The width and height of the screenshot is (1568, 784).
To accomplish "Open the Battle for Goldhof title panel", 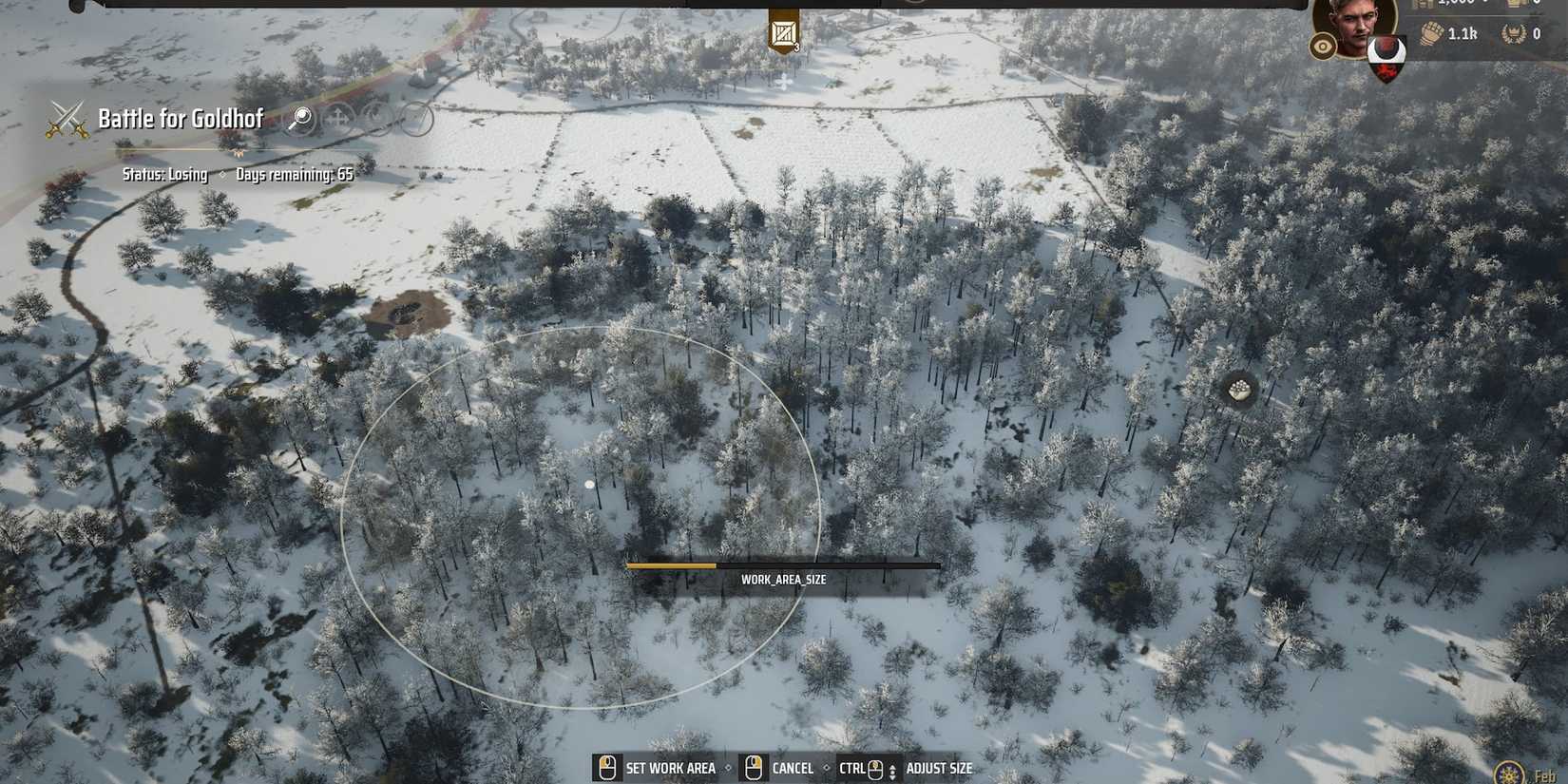I will coord(180,118).
